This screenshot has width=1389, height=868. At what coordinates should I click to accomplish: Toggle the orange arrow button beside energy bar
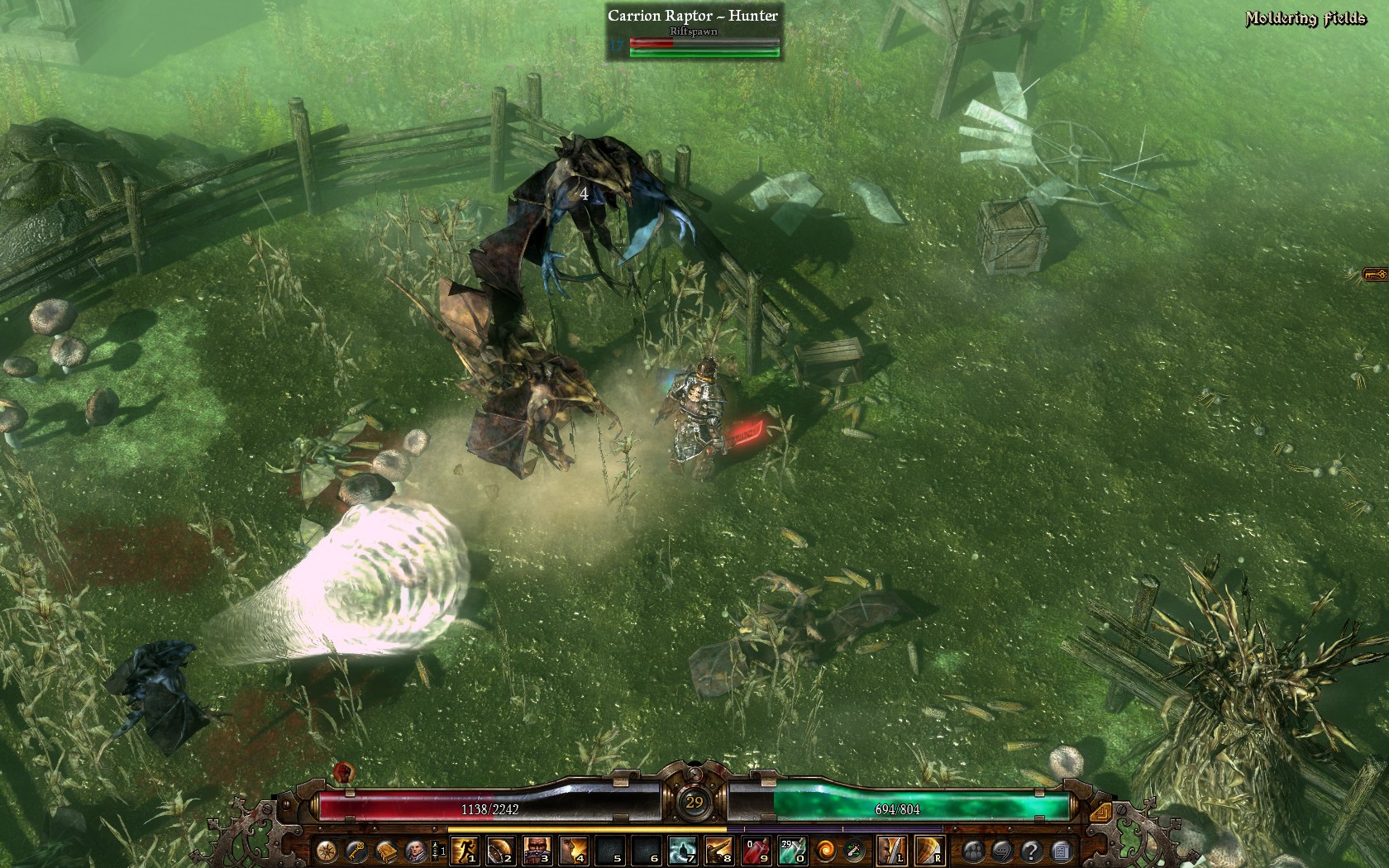click(1099, 814)
